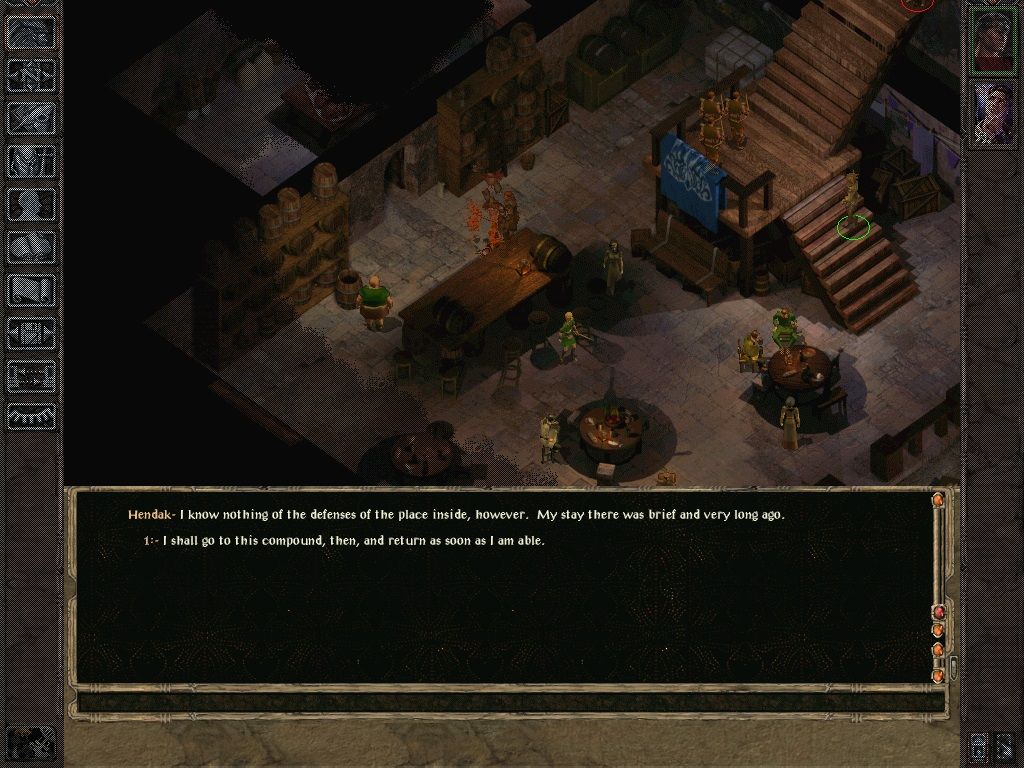The height and width of the screenshot is (768, 1024).
Task: Open the mage spellbook icon
Action: (x=32, y=247)
